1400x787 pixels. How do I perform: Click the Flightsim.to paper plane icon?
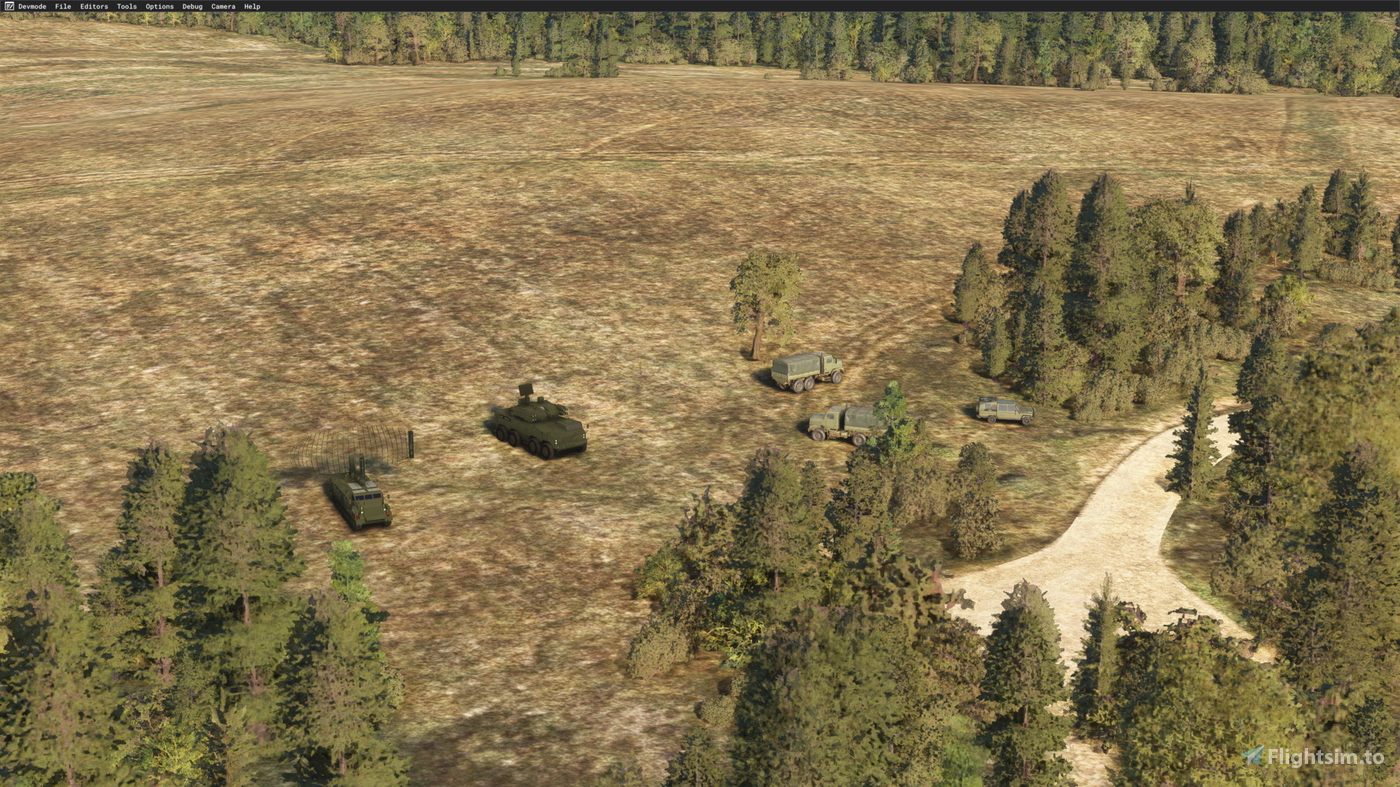tap(1253, 756)
